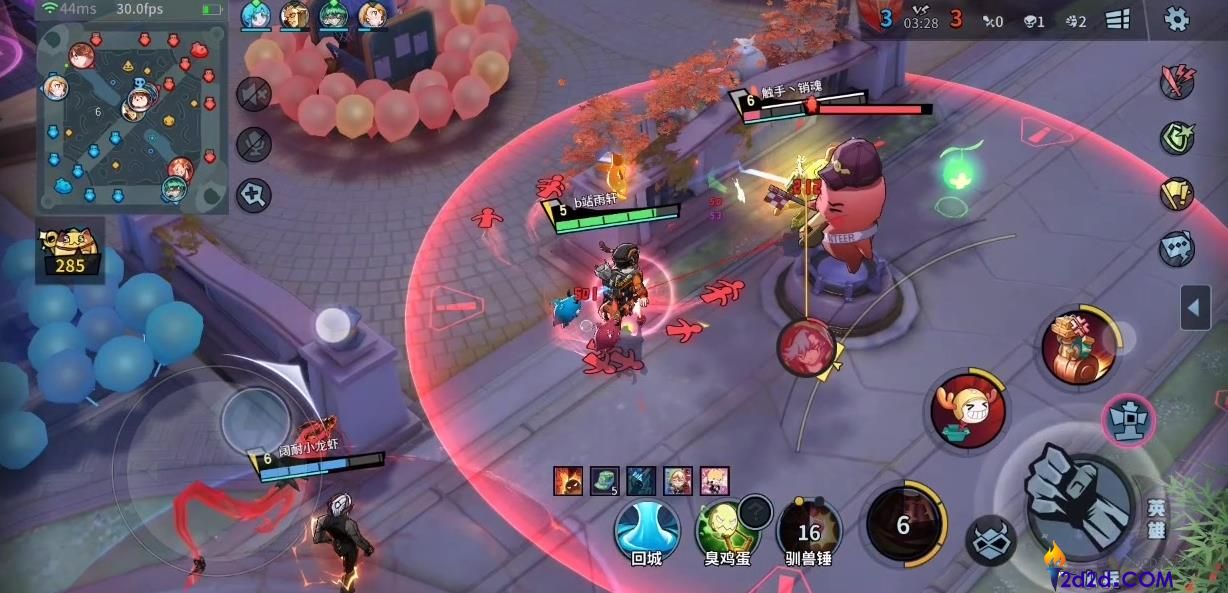Target minions with the horned helmet button
1228x593 pixels.
[990, 541]
